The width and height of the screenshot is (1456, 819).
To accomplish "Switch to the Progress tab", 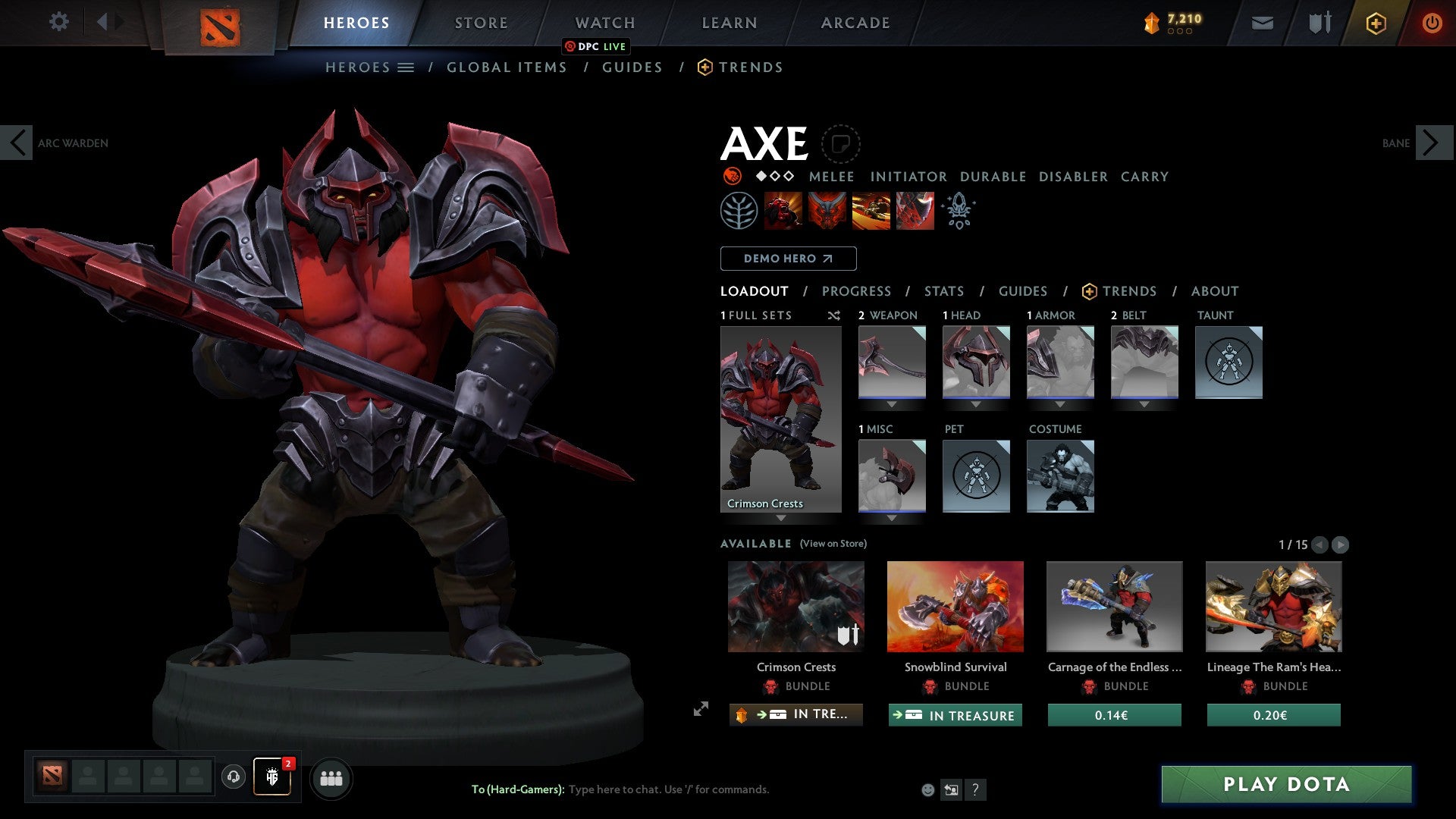I will tap(856, 291).
